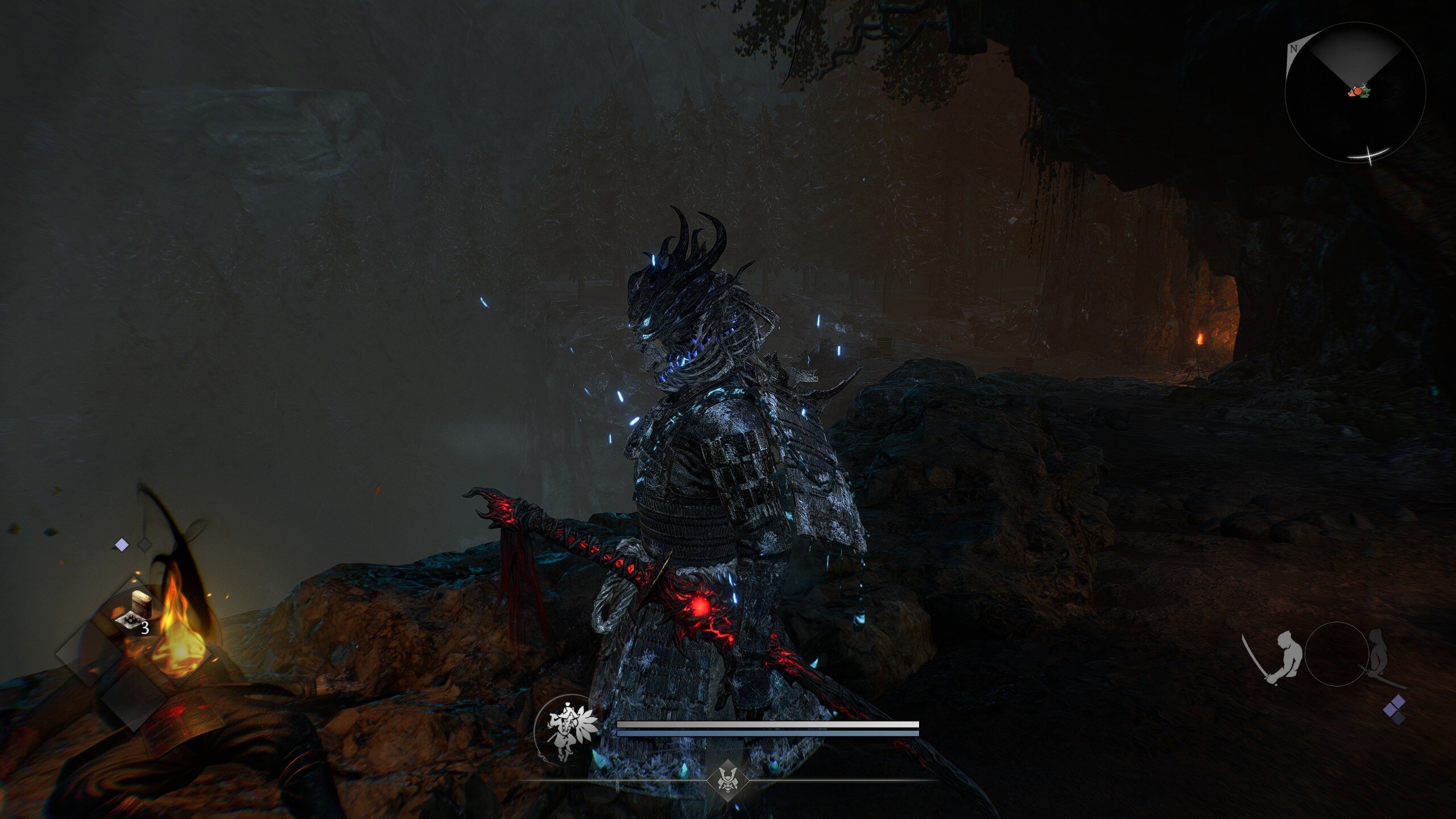
Task: Select the red player marker on the minimap
Action: 1356,92
